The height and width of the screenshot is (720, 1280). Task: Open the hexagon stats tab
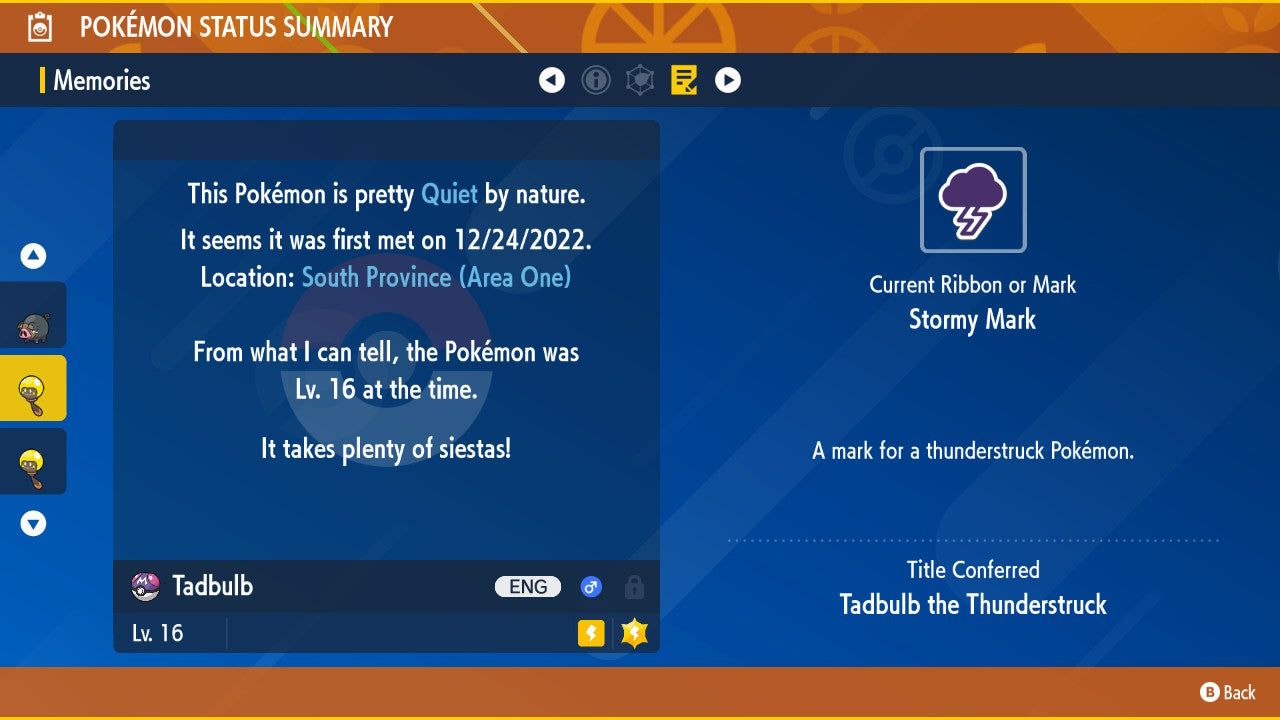(x=640, y=80)
